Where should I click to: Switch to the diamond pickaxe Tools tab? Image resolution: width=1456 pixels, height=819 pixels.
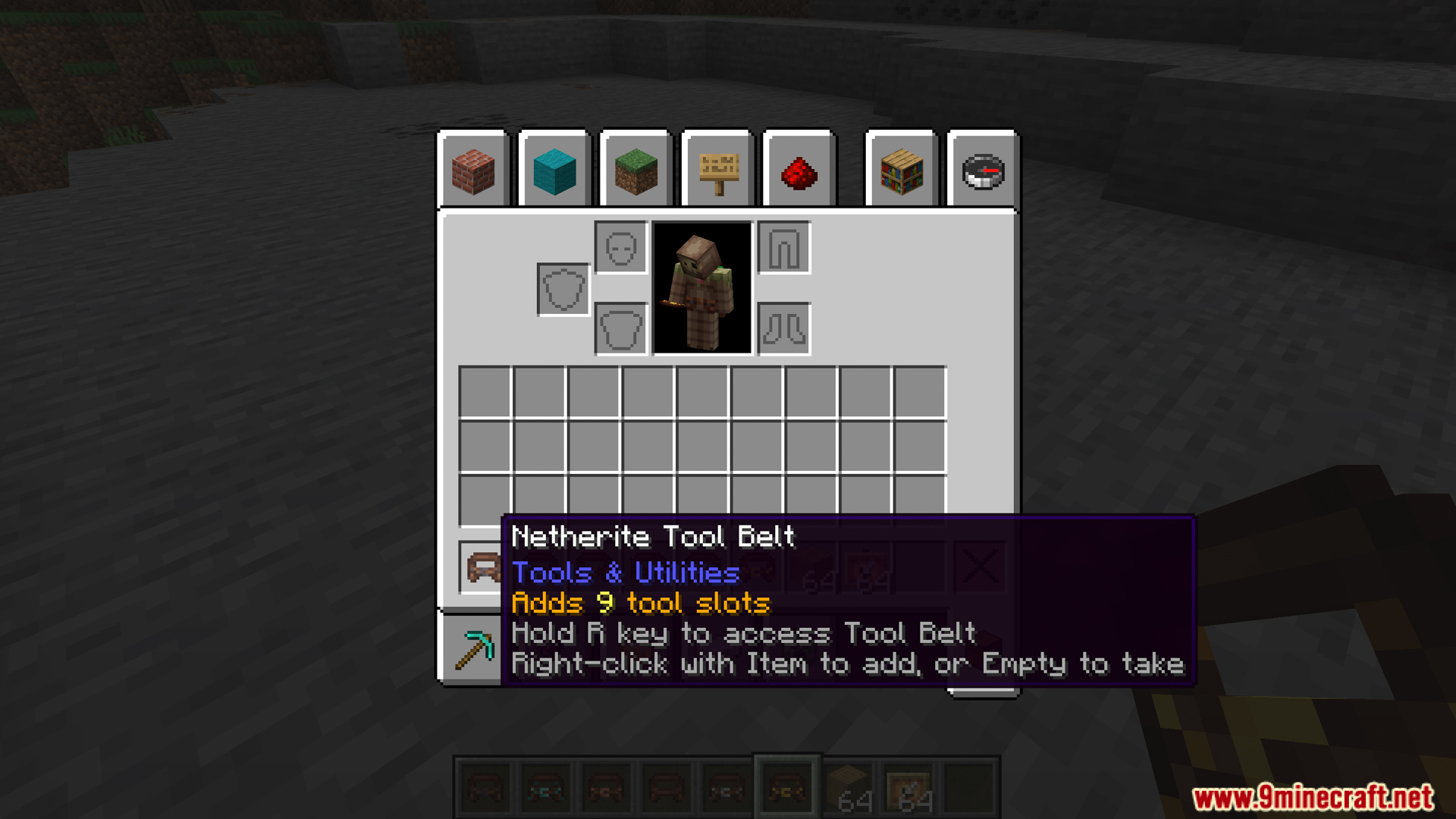[x=473, y=649]
